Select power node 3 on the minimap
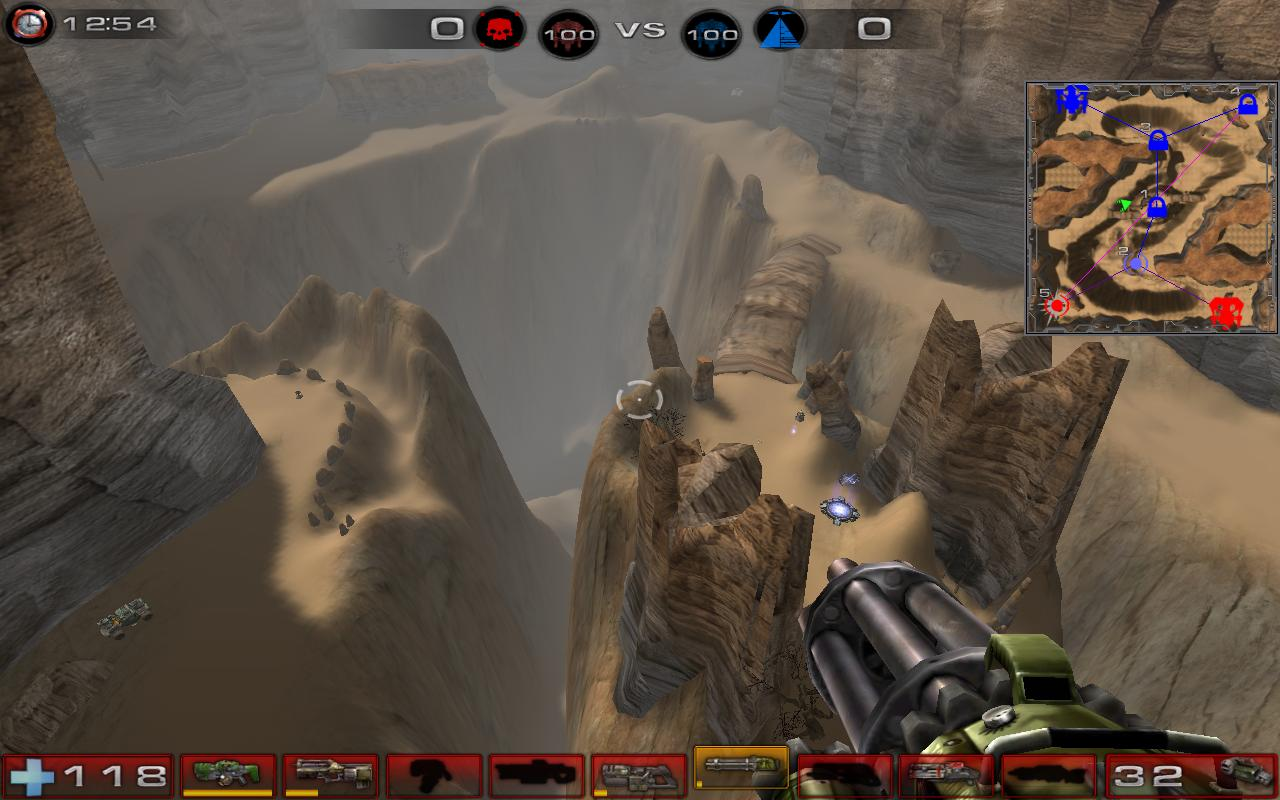The width and height of the screenshot is (1280, 800). (x=1158, y=138)
